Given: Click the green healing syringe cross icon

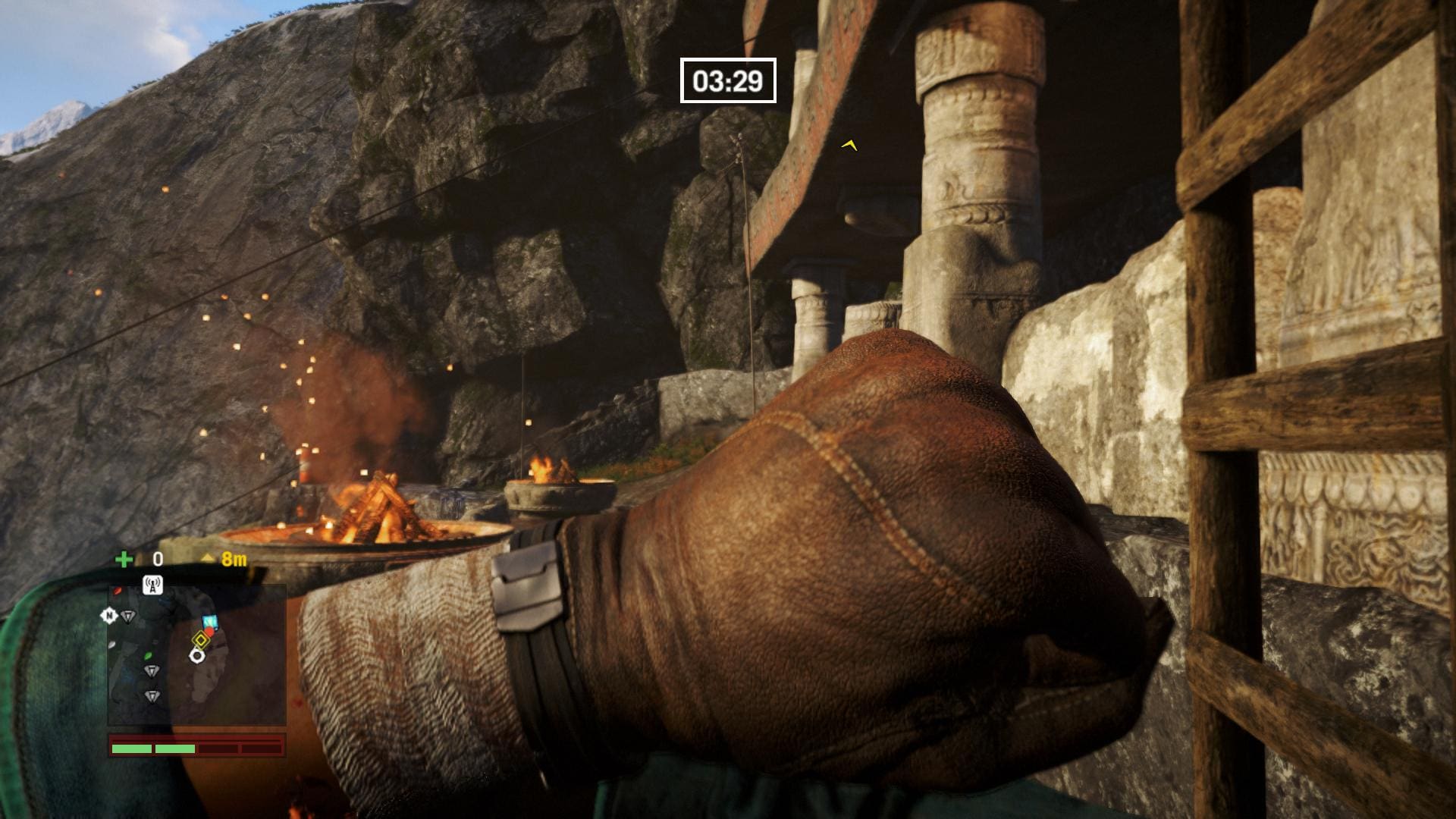Looking at the screenshot, I should [x=123, y=560].
